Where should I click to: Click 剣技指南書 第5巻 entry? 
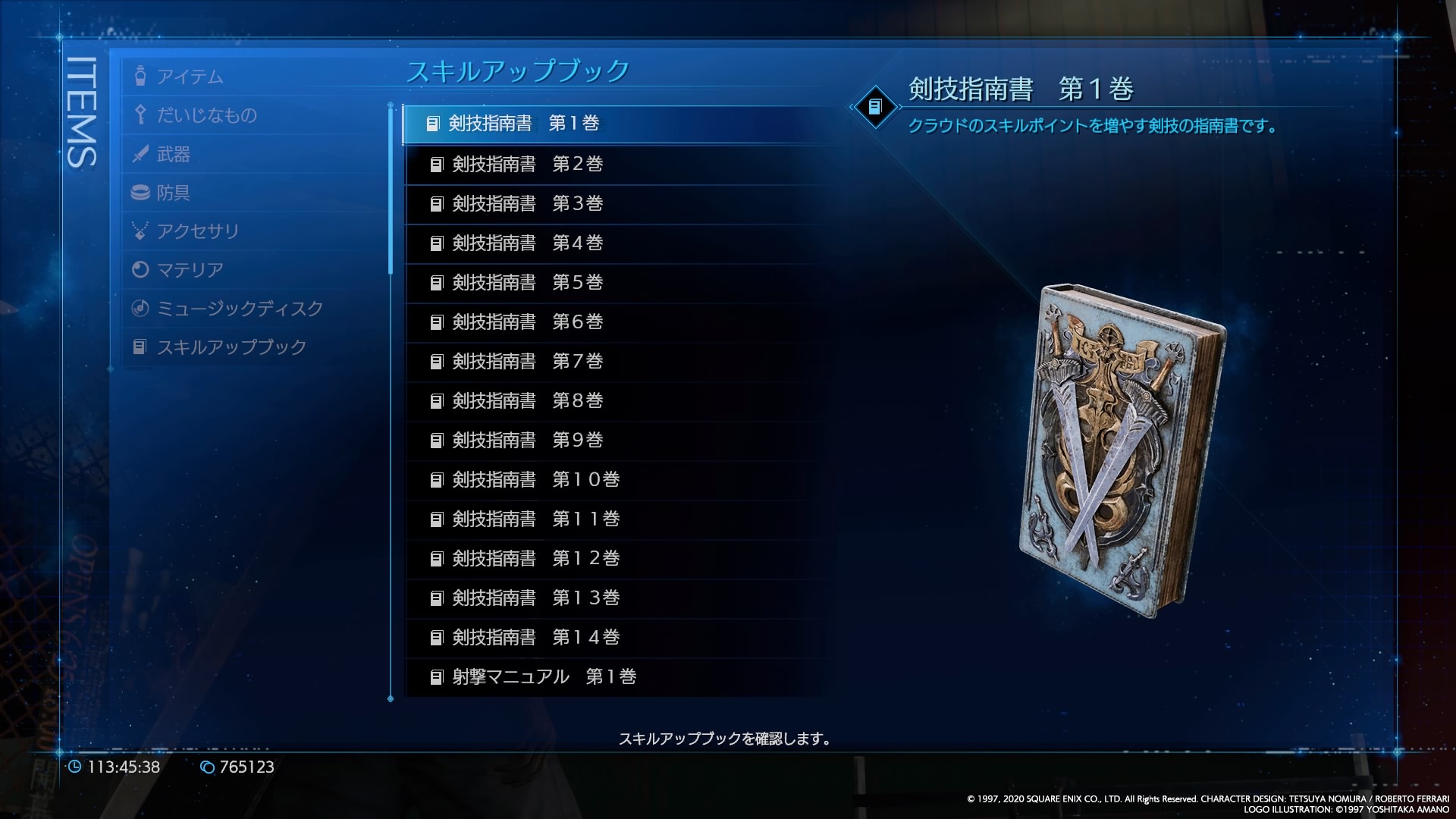527,283
